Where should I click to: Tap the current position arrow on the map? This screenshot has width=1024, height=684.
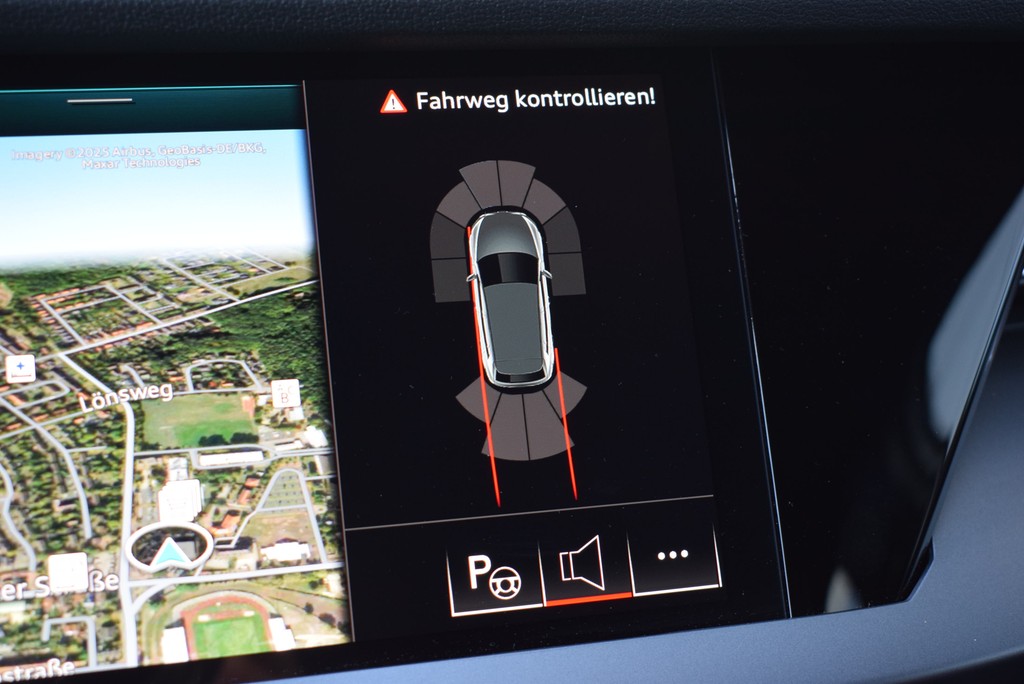(169, 549)
